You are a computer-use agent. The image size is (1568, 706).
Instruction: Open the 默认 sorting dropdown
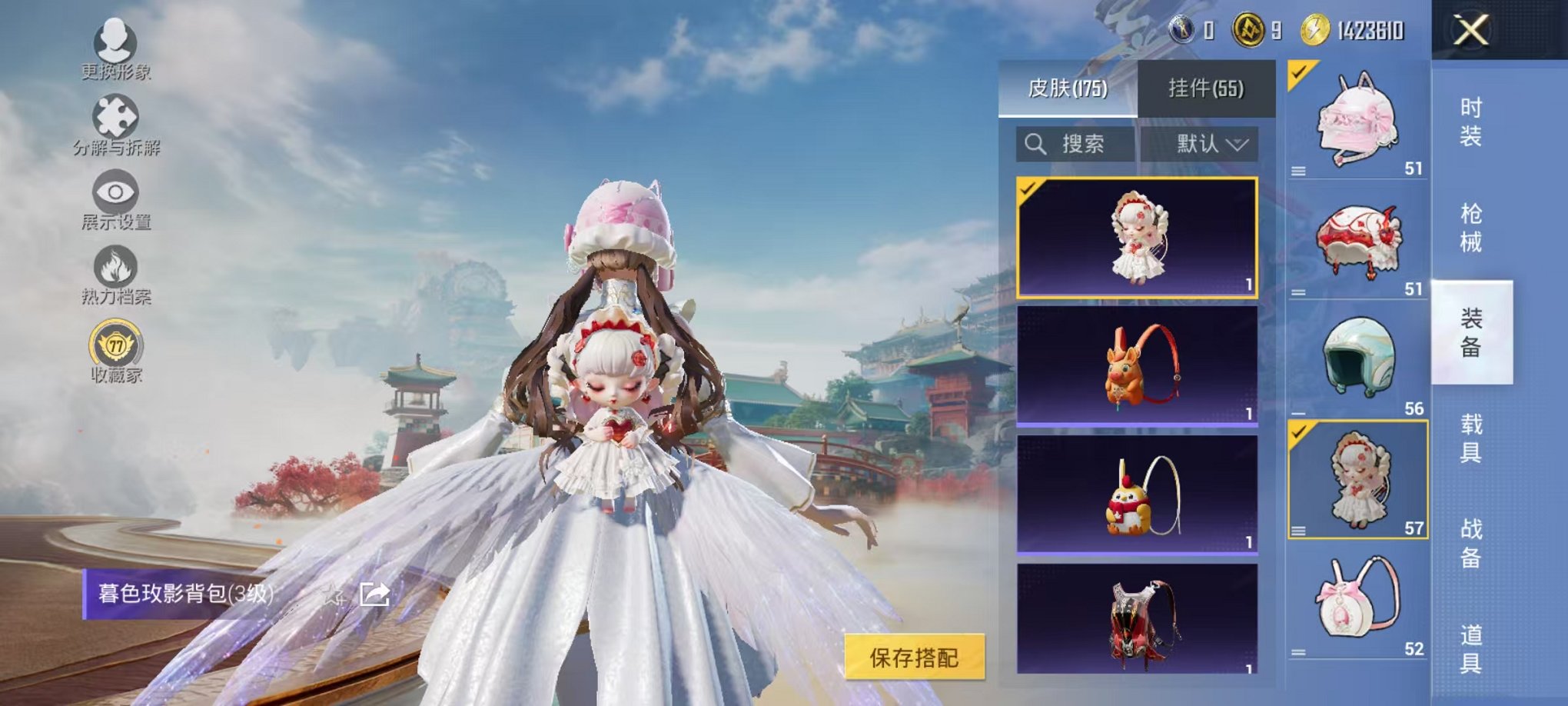(1211, 144)
